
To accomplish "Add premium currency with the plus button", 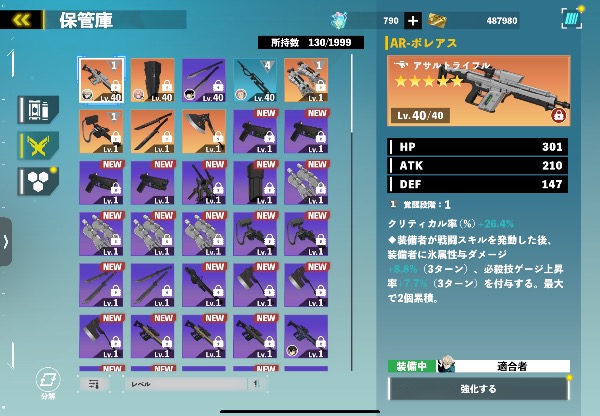I will [x=413, y=20].
